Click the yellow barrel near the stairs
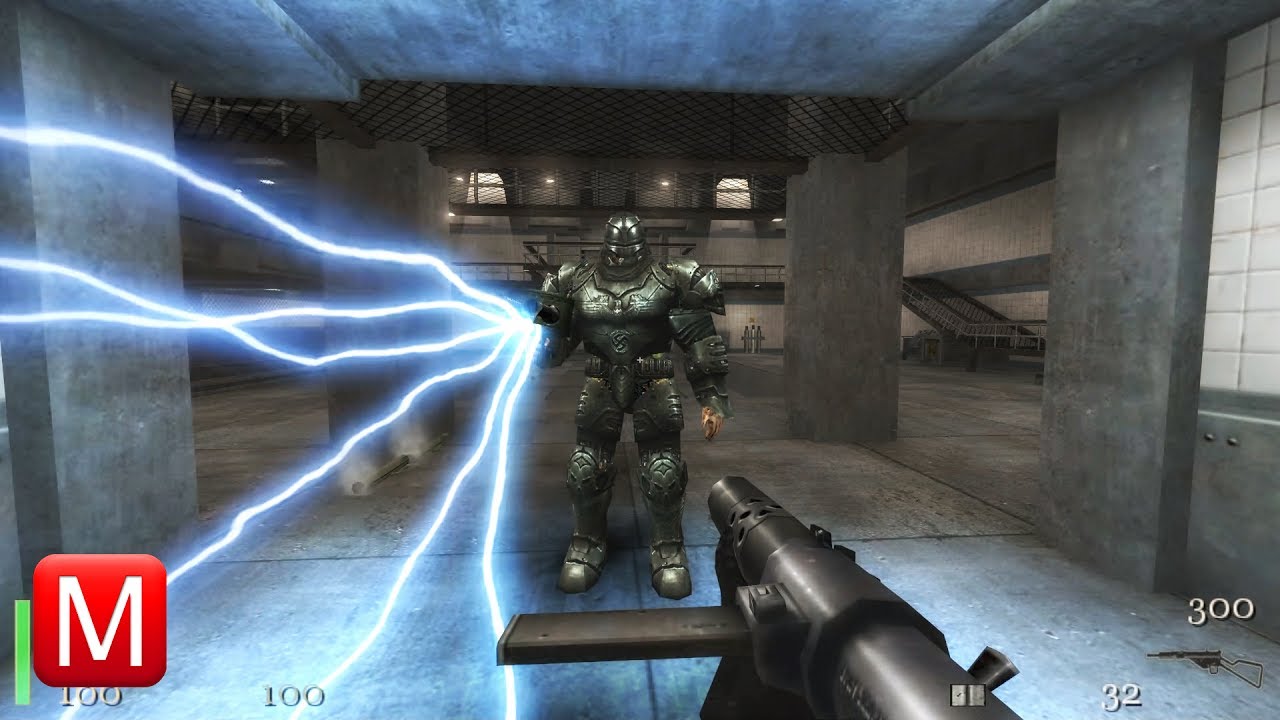Screen dimensions: 1280x720 click(x=932, y=347)
